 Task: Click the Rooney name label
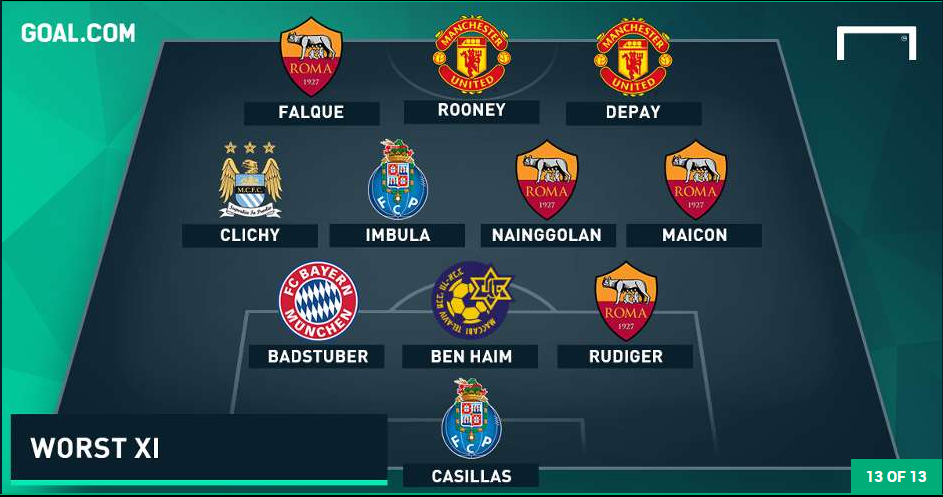(471, 111)
